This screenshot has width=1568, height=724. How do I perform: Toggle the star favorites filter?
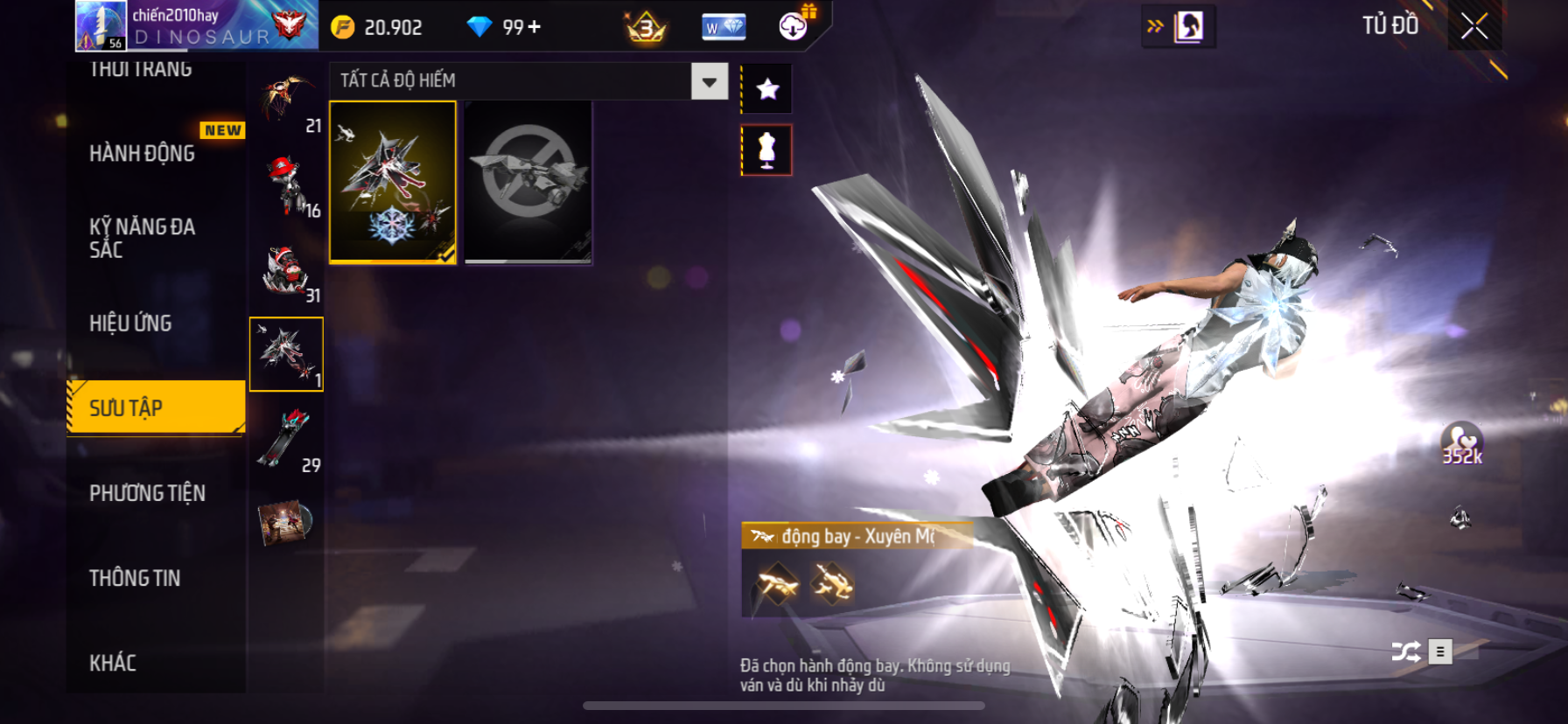pyautogui.click(x=767, y=88)
